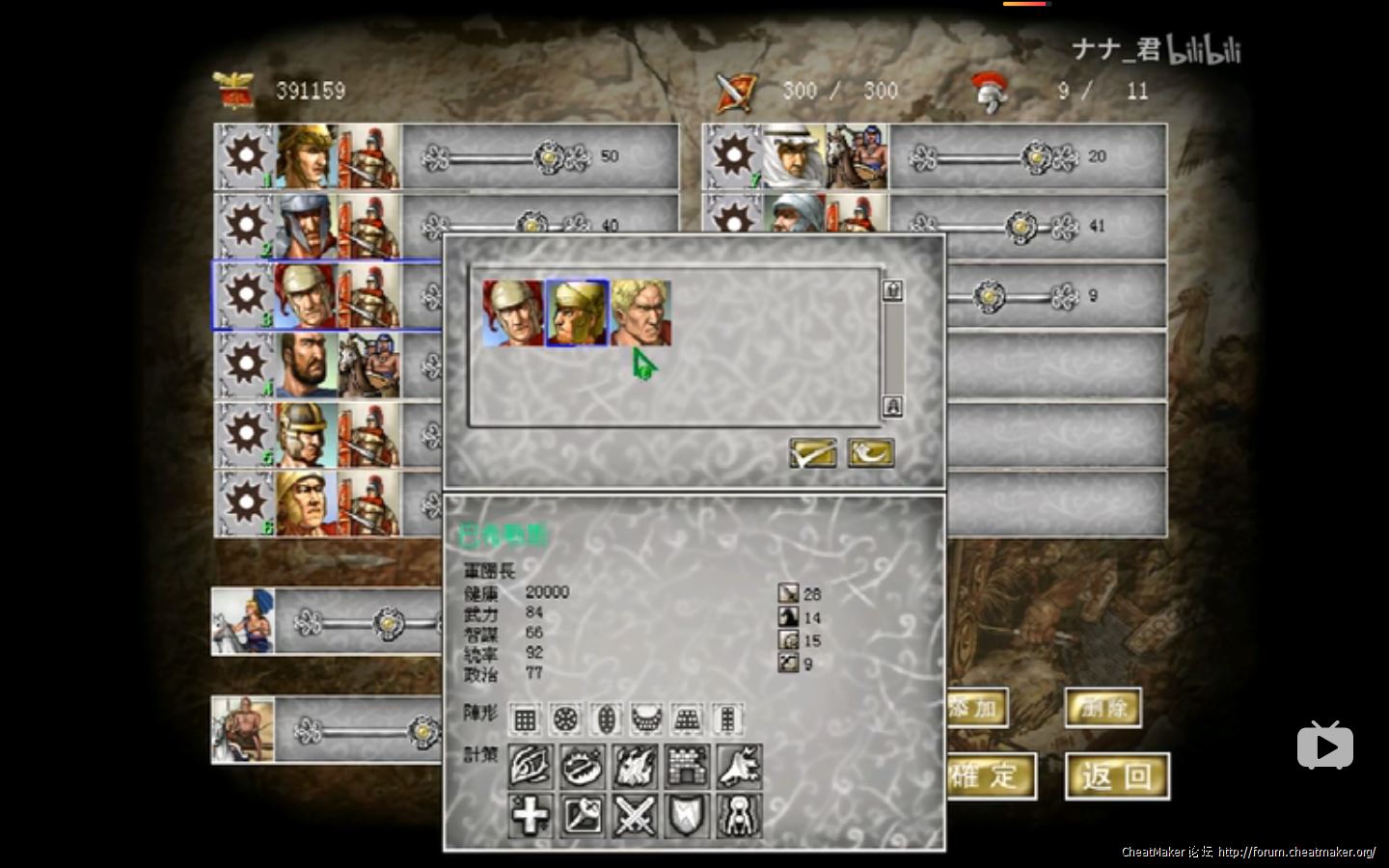This screenshot has height=868, width=1389.
Task: Click the general list scroll-down arrow
Action: pos(892,406)
